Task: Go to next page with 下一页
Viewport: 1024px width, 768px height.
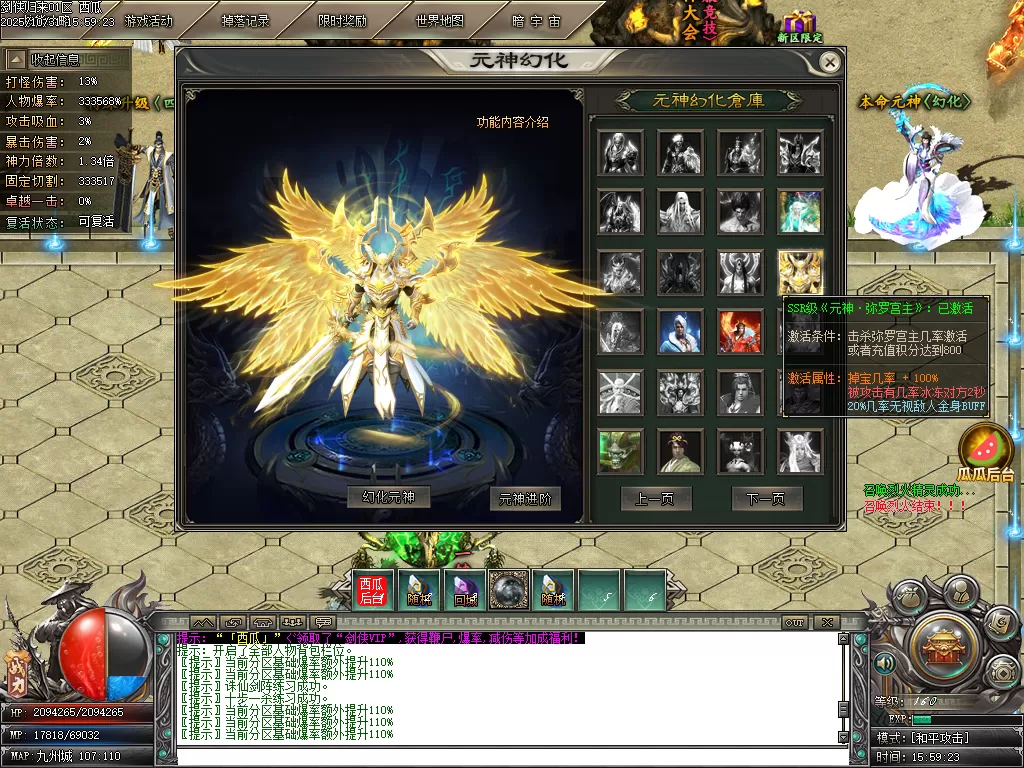Action: (x=767, y=498)
